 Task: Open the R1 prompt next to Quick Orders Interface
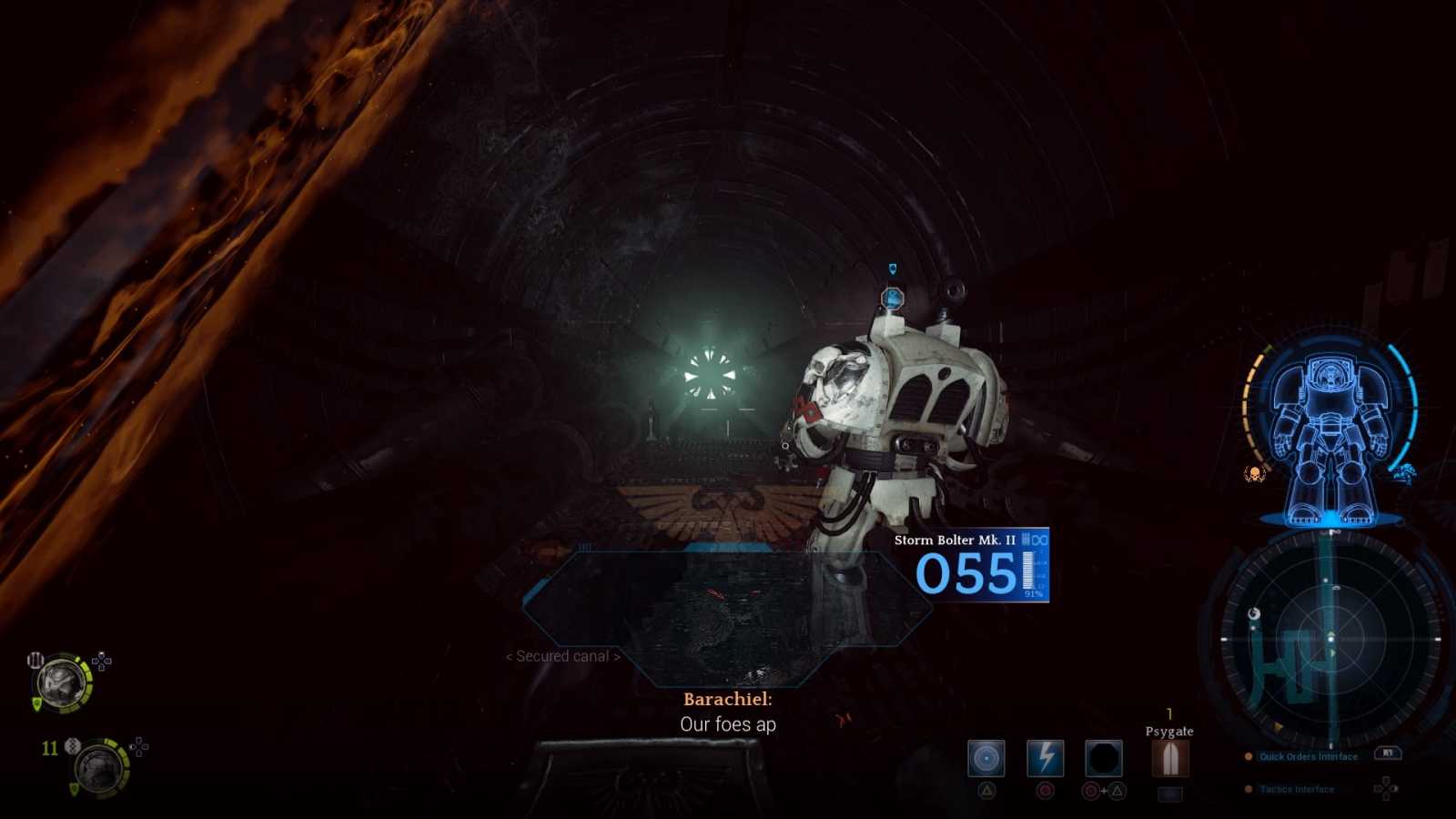tap(1387, 753)
